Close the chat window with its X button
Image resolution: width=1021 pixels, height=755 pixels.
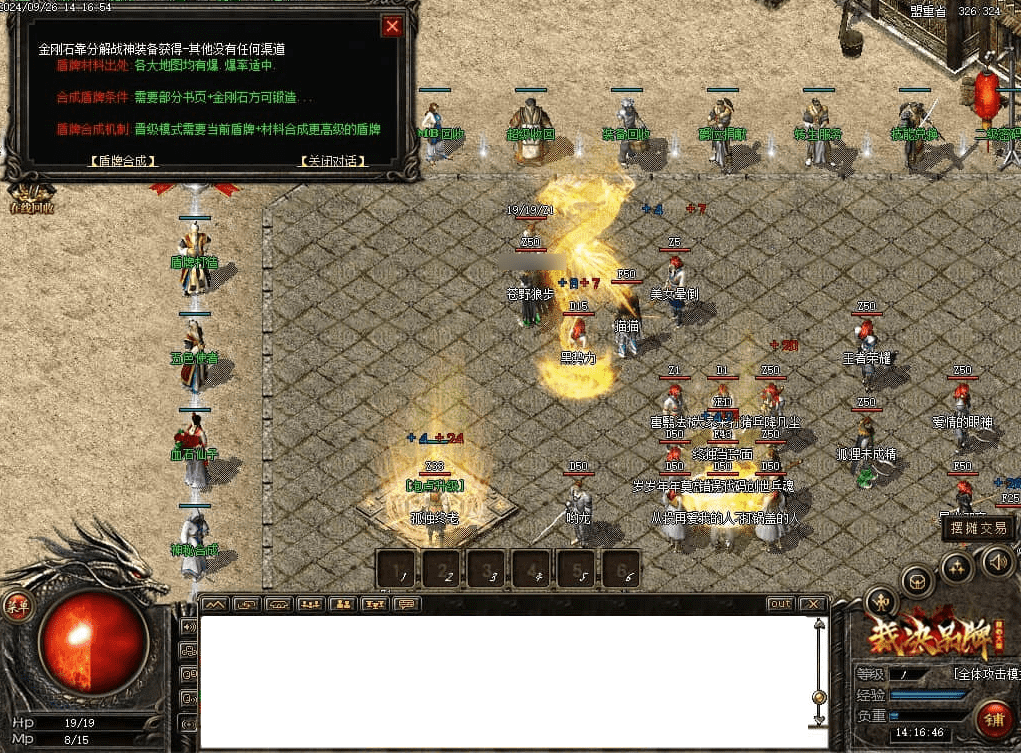click(813, 604)
